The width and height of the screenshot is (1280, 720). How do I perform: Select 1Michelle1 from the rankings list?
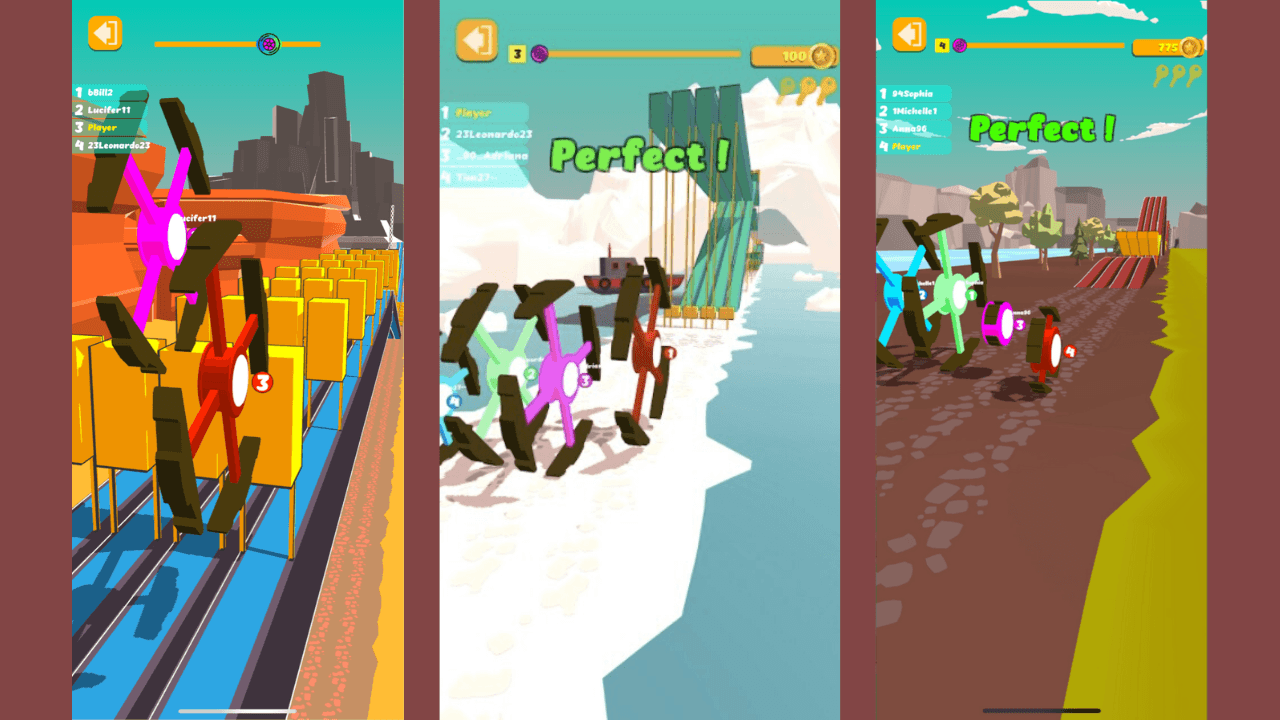pos(913,111)
